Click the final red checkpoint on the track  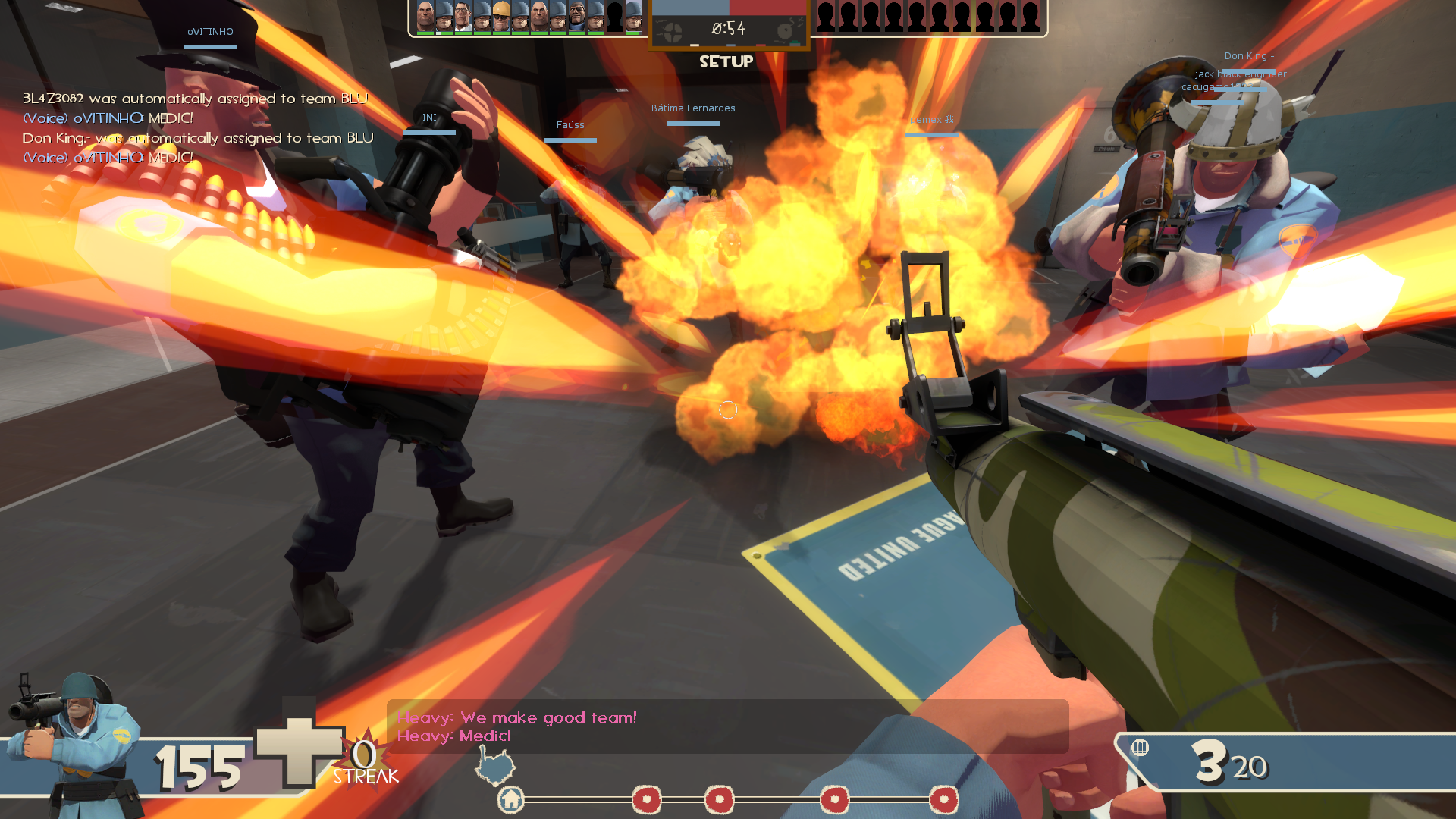[944, 799]
